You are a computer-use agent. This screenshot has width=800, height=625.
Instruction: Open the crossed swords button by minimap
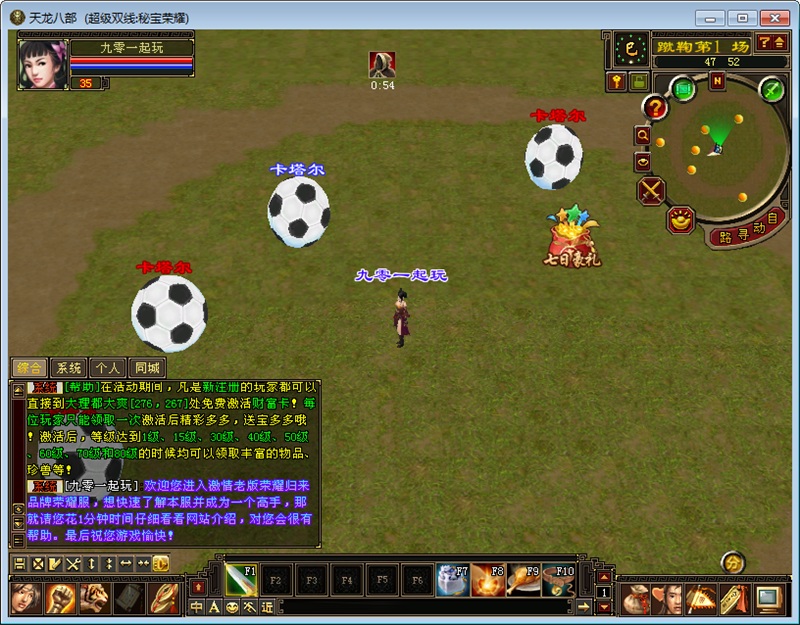click(651, 189)
